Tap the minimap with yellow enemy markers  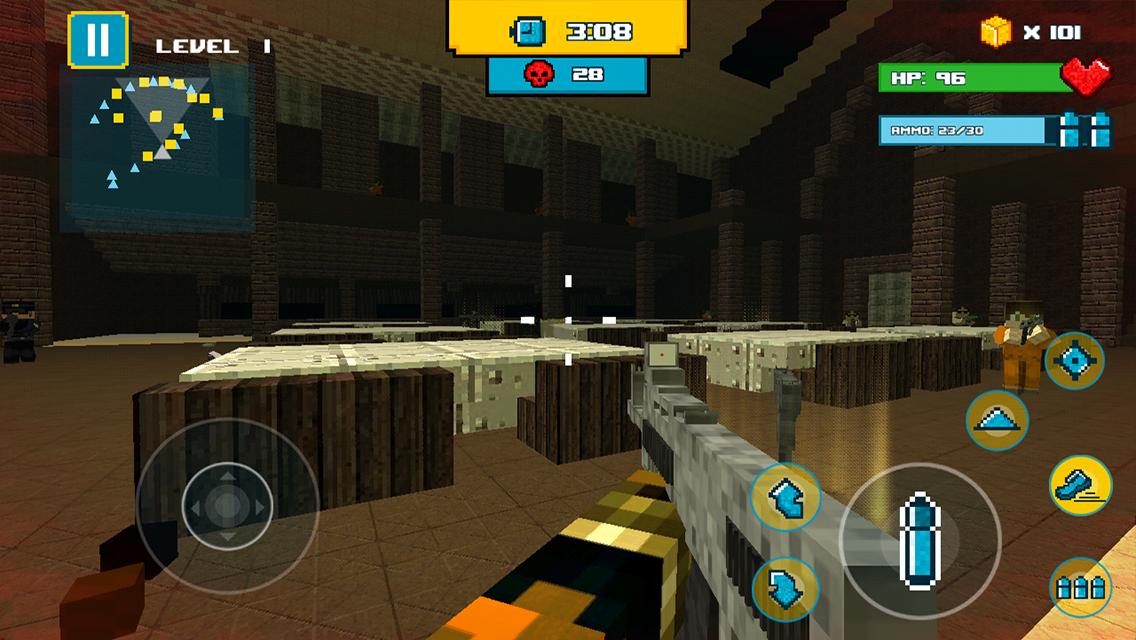155,145
